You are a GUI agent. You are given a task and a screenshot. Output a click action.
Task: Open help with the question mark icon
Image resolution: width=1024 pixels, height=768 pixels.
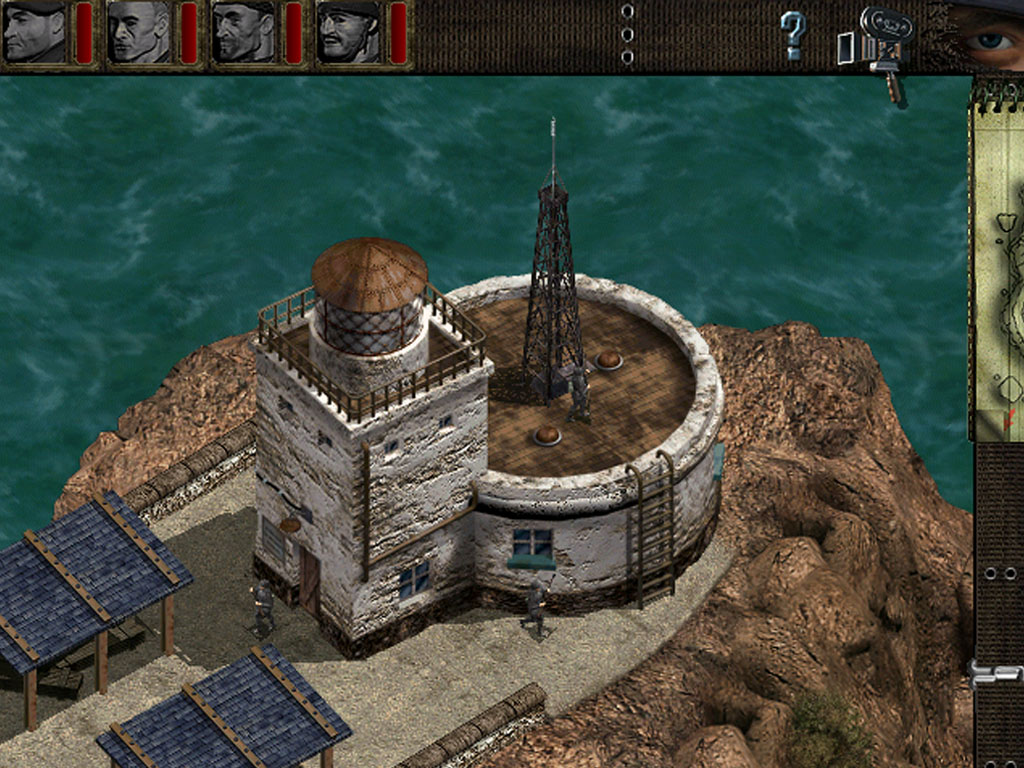pos(792,35)
